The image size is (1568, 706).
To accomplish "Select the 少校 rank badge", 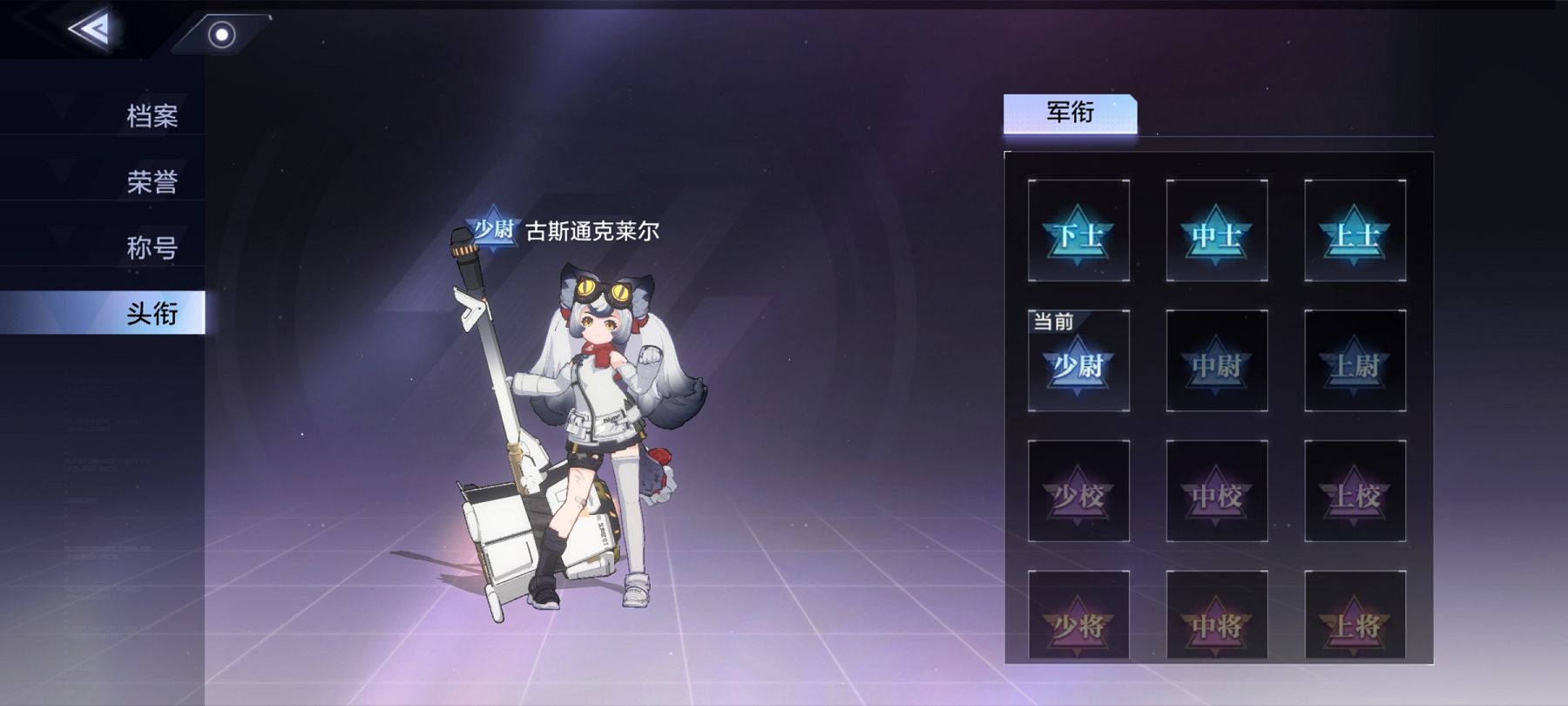I will 1079,491.
